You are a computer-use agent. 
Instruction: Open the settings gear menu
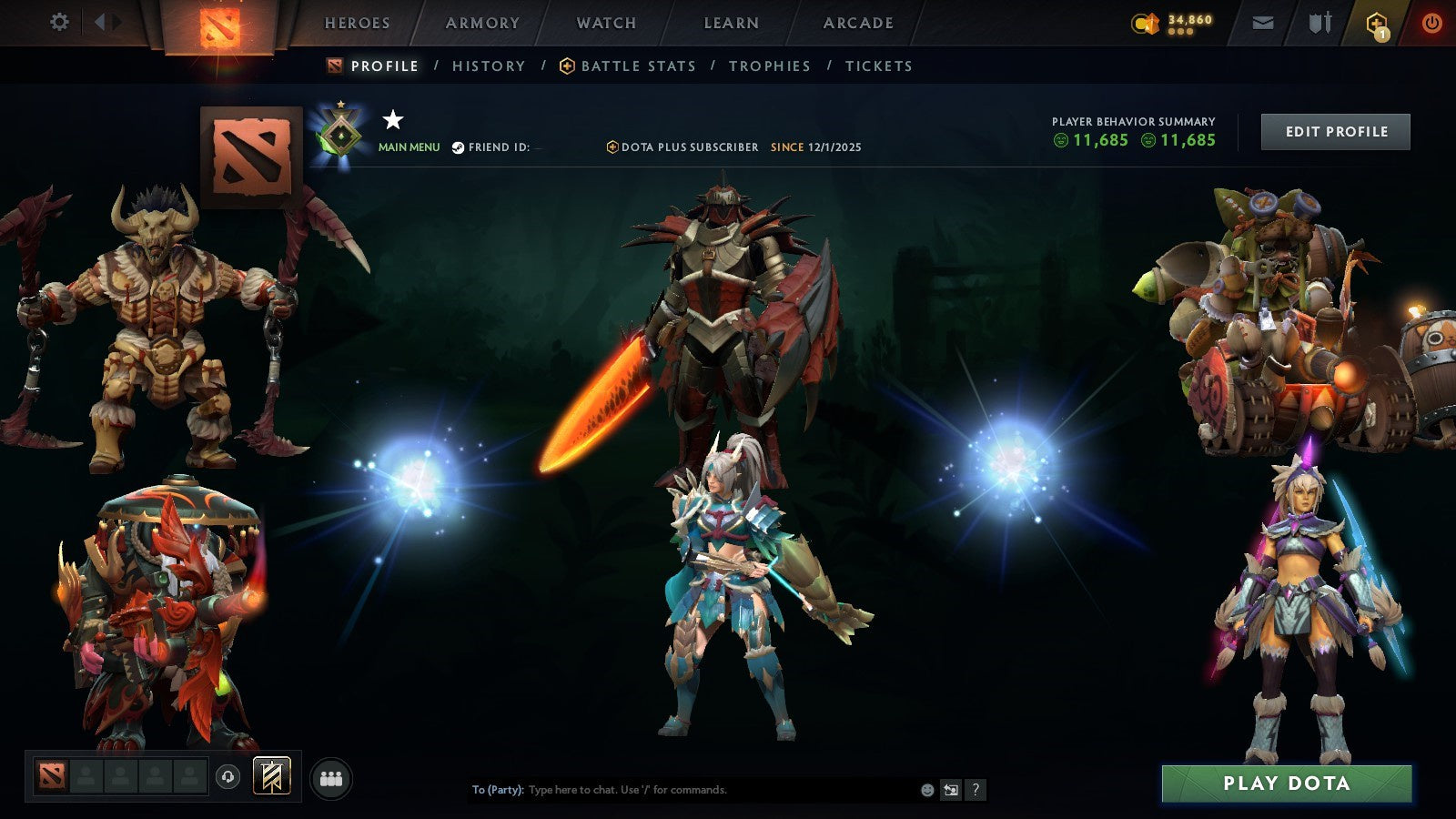tap(59, 20)
